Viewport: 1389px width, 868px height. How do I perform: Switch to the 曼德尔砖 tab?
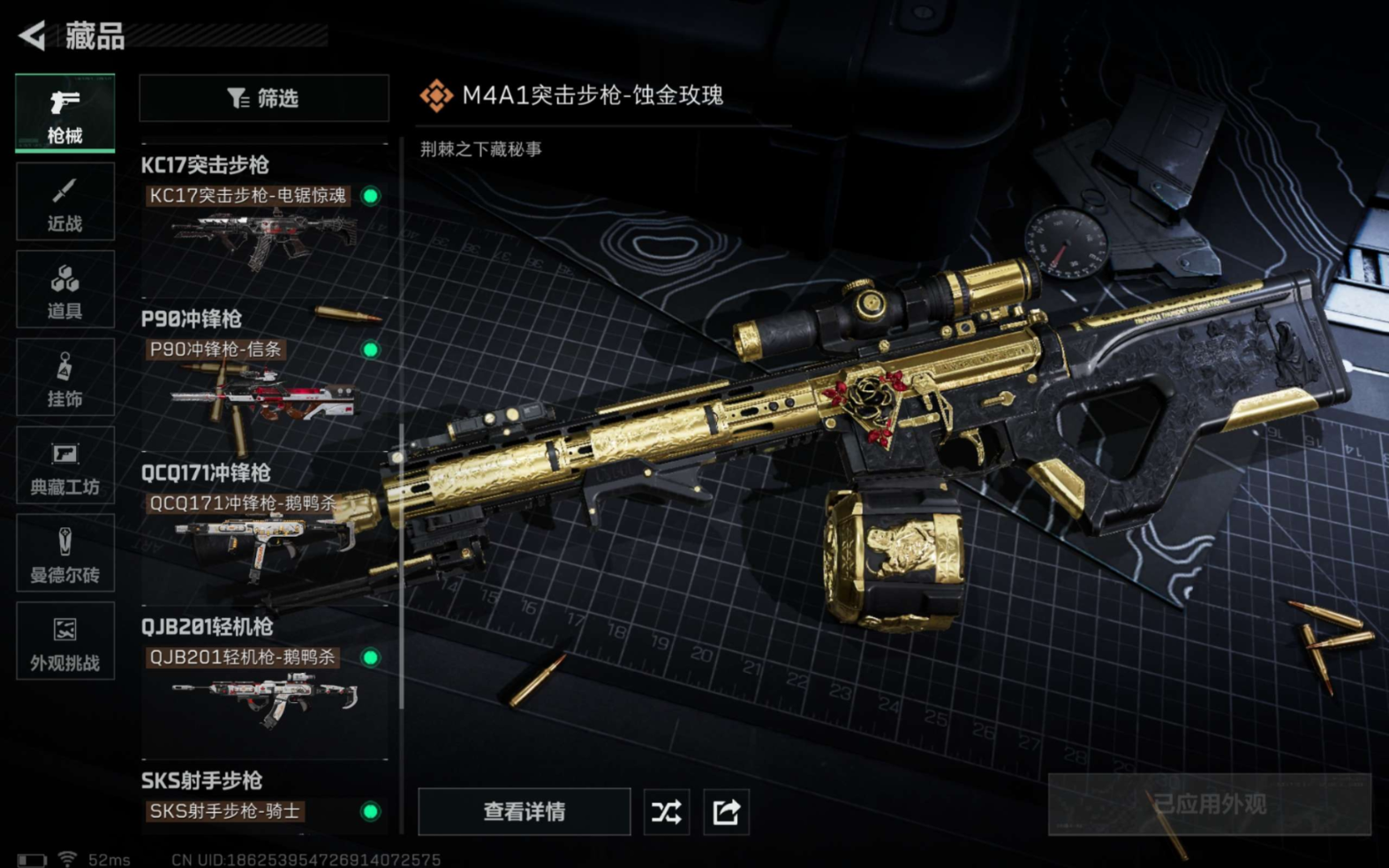click(x=64, y=554)
